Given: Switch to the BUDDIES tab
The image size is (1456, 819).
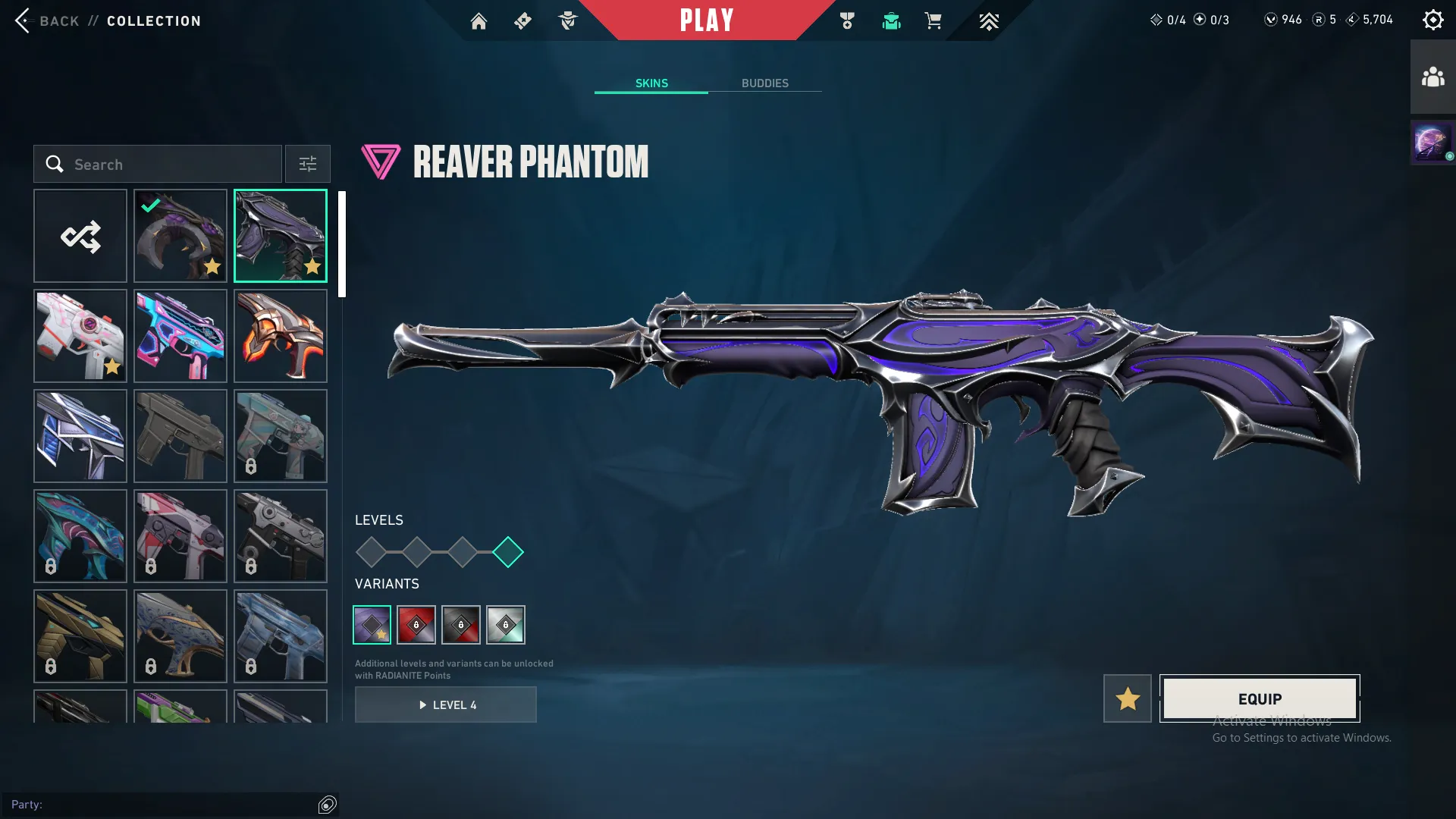Looking at the screenshot, I should pos(765,83).
